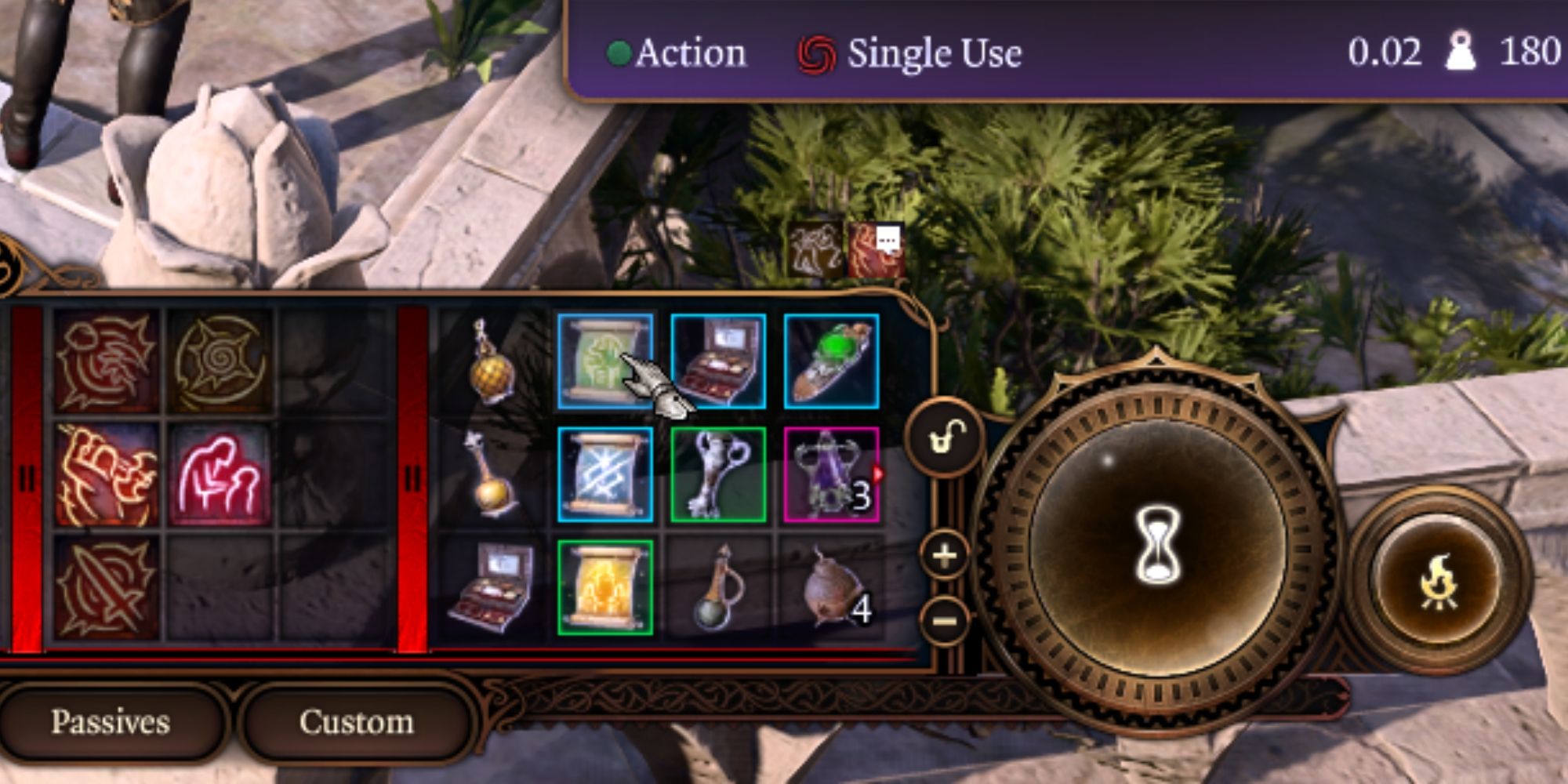Remove a hotbar row with the minus button
The image size is (1568, 784).
click(x=944, y=619)
